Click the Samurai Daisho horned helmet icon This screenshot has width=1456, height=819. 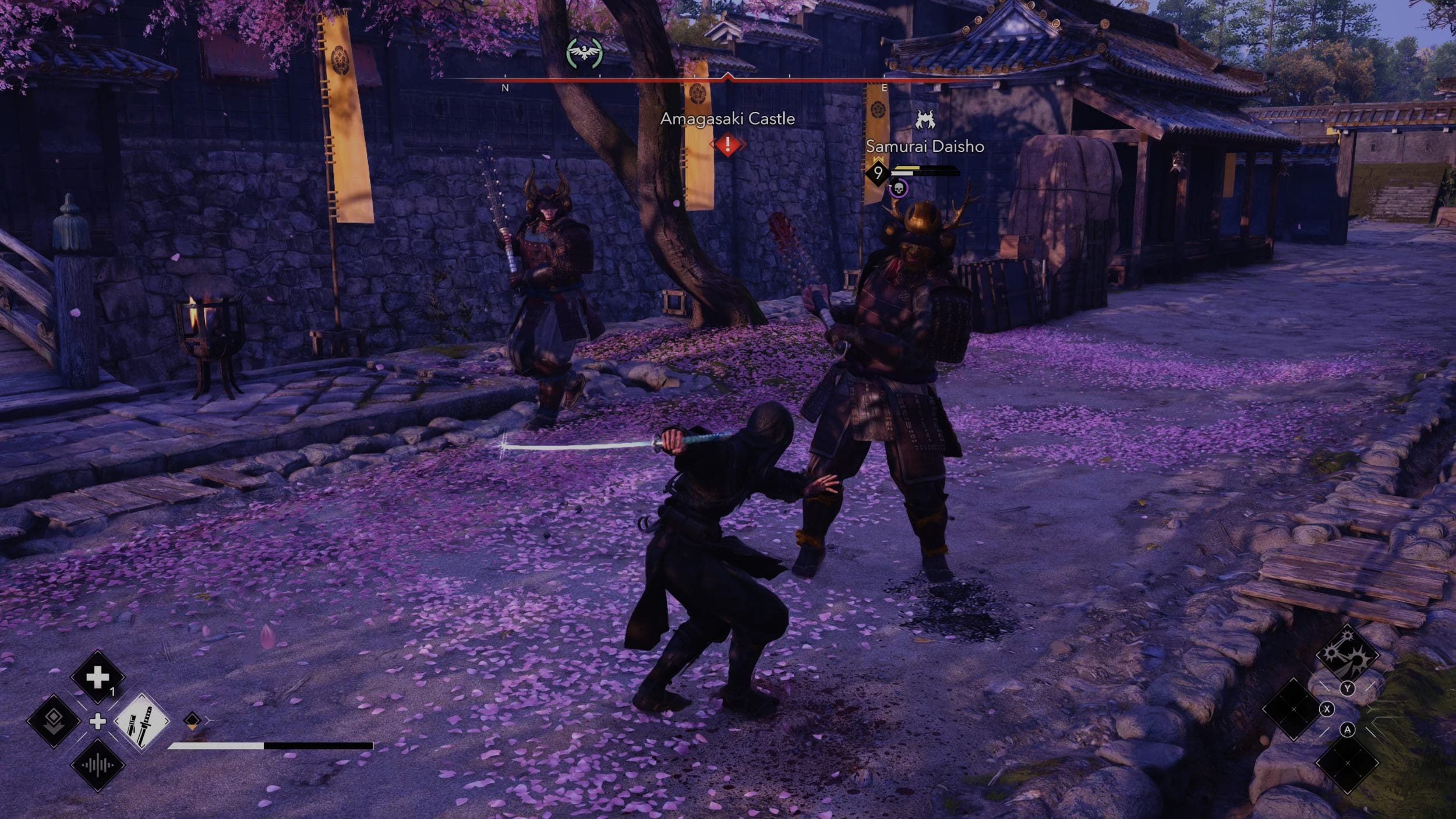coord(925,121)
